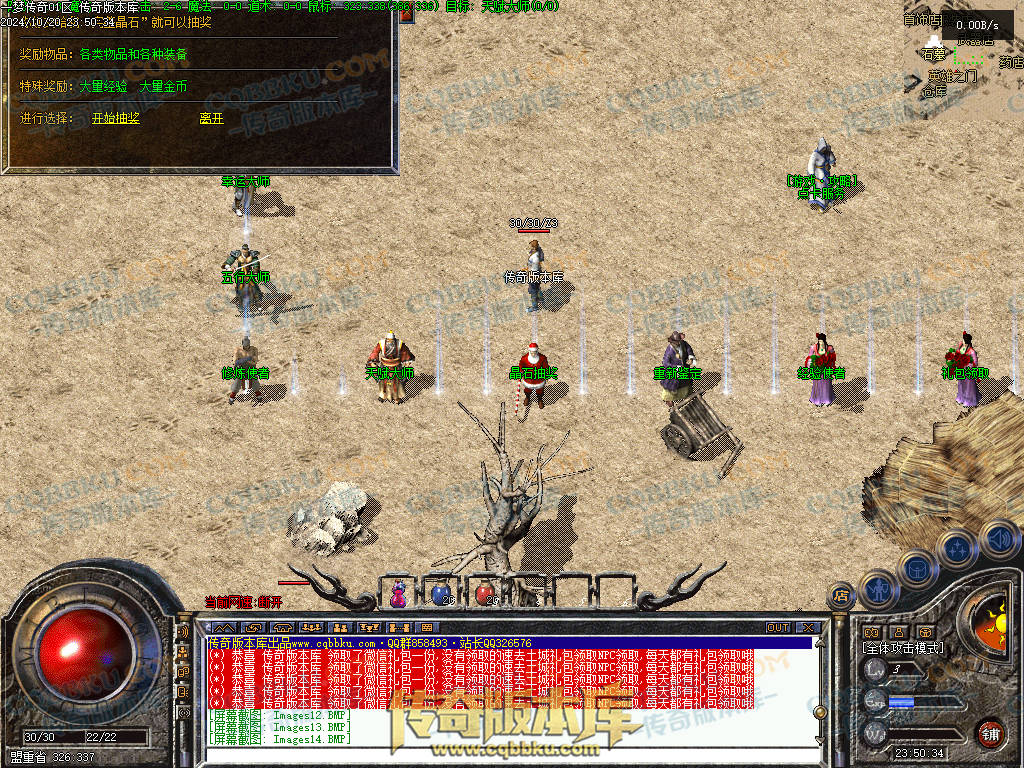
Task: Open the minimap in the top-right corner
Action: pyautogui.click(x=960, y=50)
